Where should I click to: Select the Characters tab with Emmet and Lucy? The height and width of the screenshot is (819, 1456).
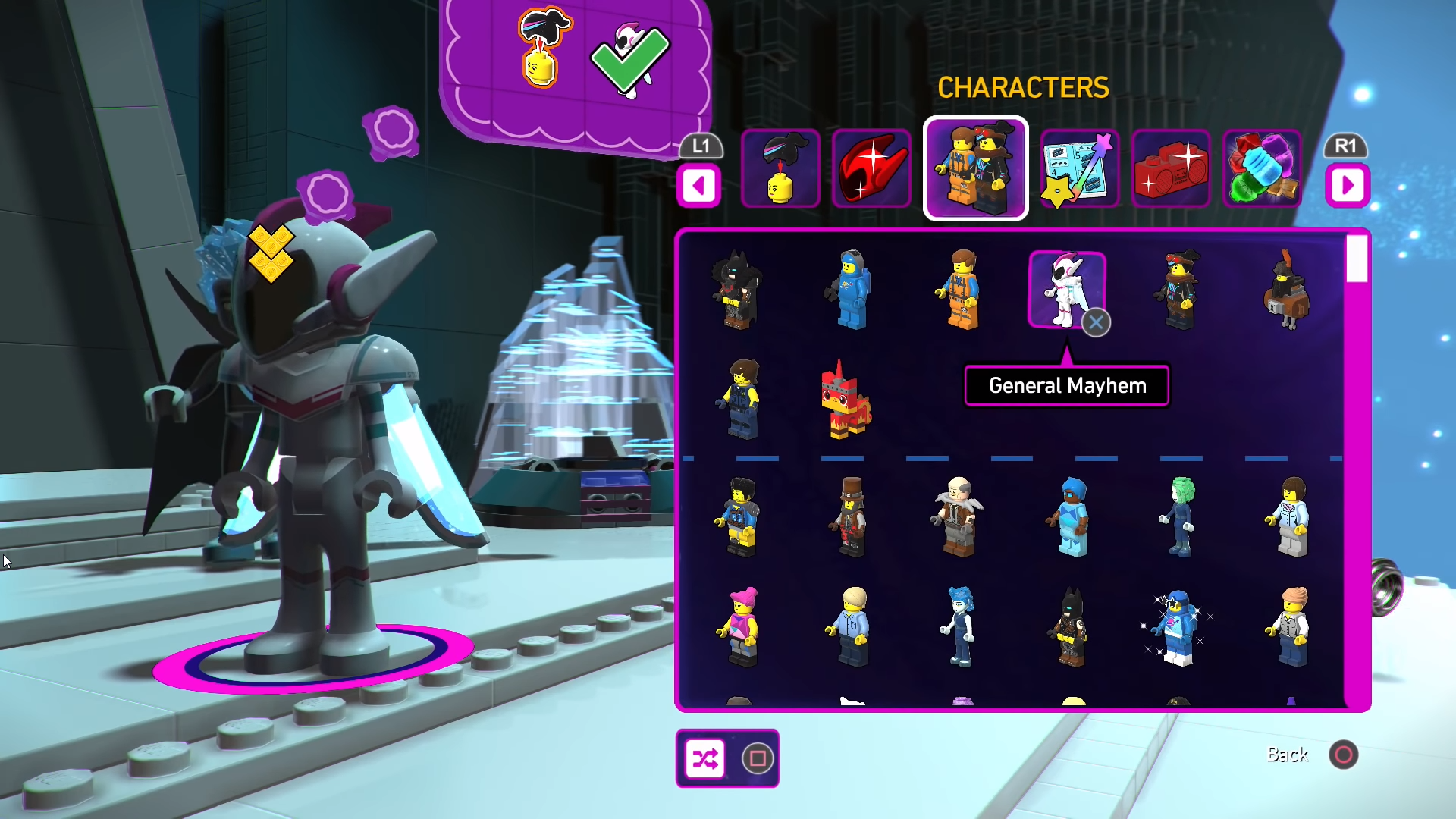(975, 168)
